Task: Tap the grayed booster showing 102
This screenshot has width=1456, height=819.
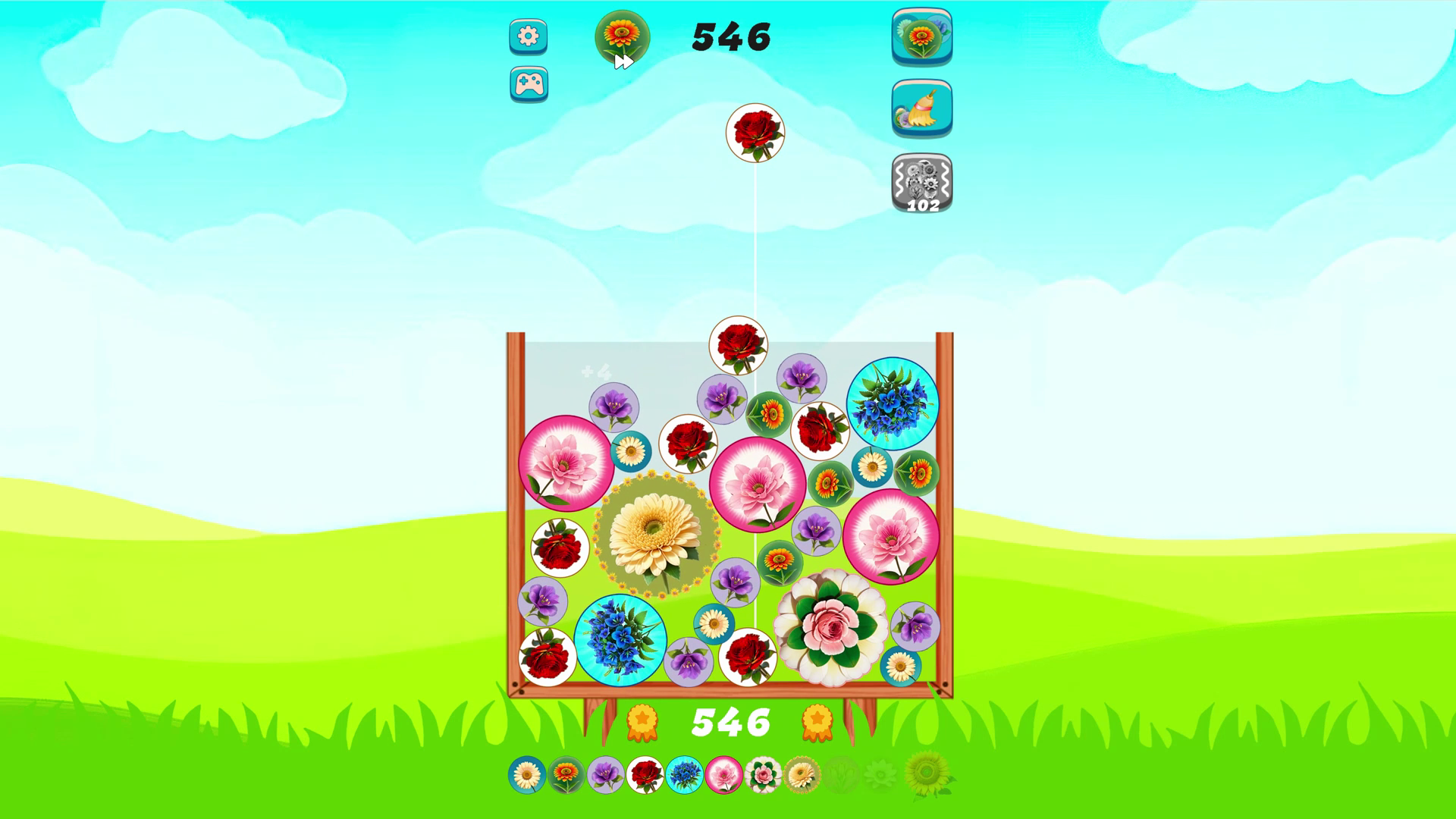Action: click(x=922, y=180)
